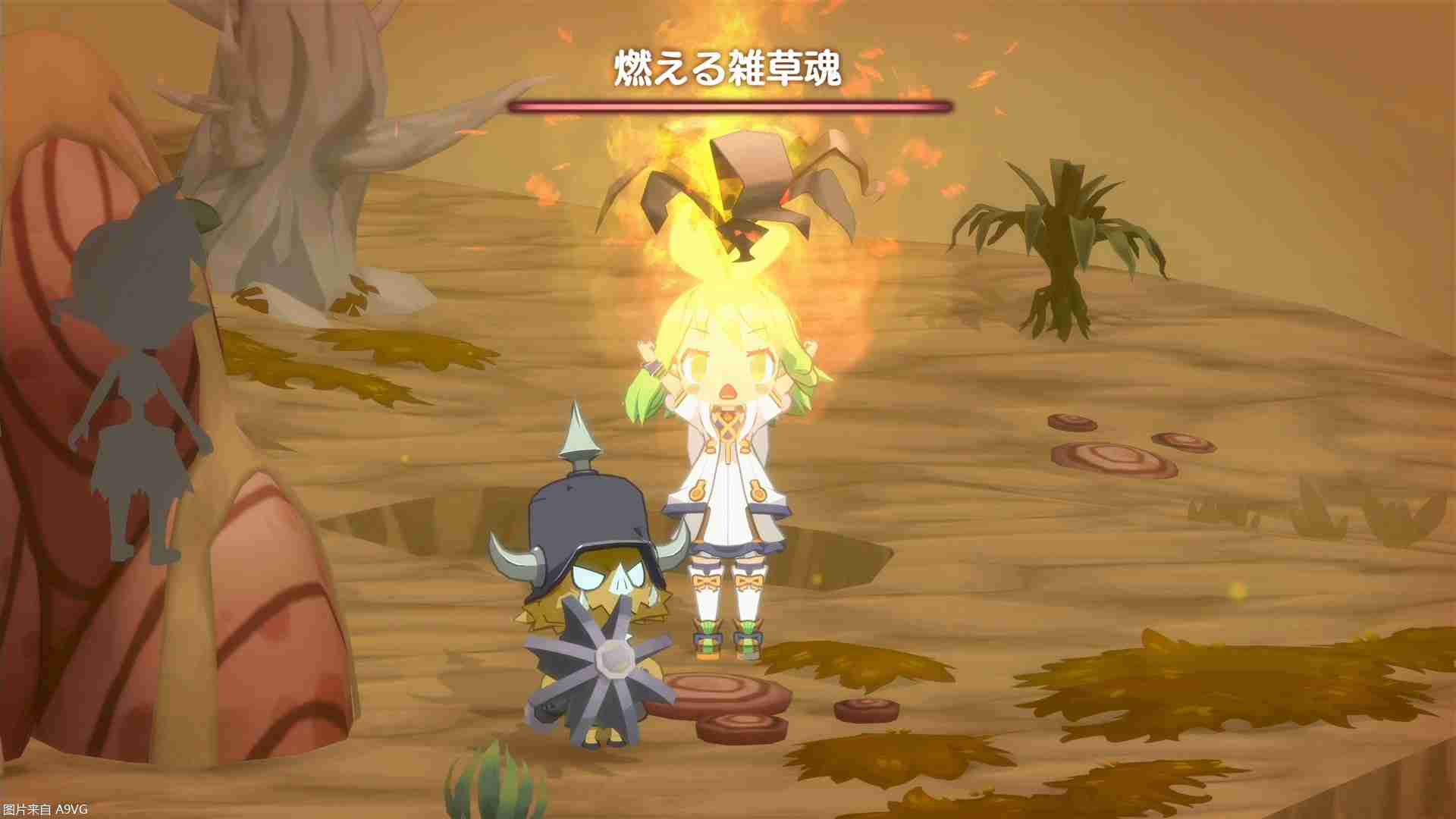Expand the boss name banner 燃える雑草魂

[726, 68]
